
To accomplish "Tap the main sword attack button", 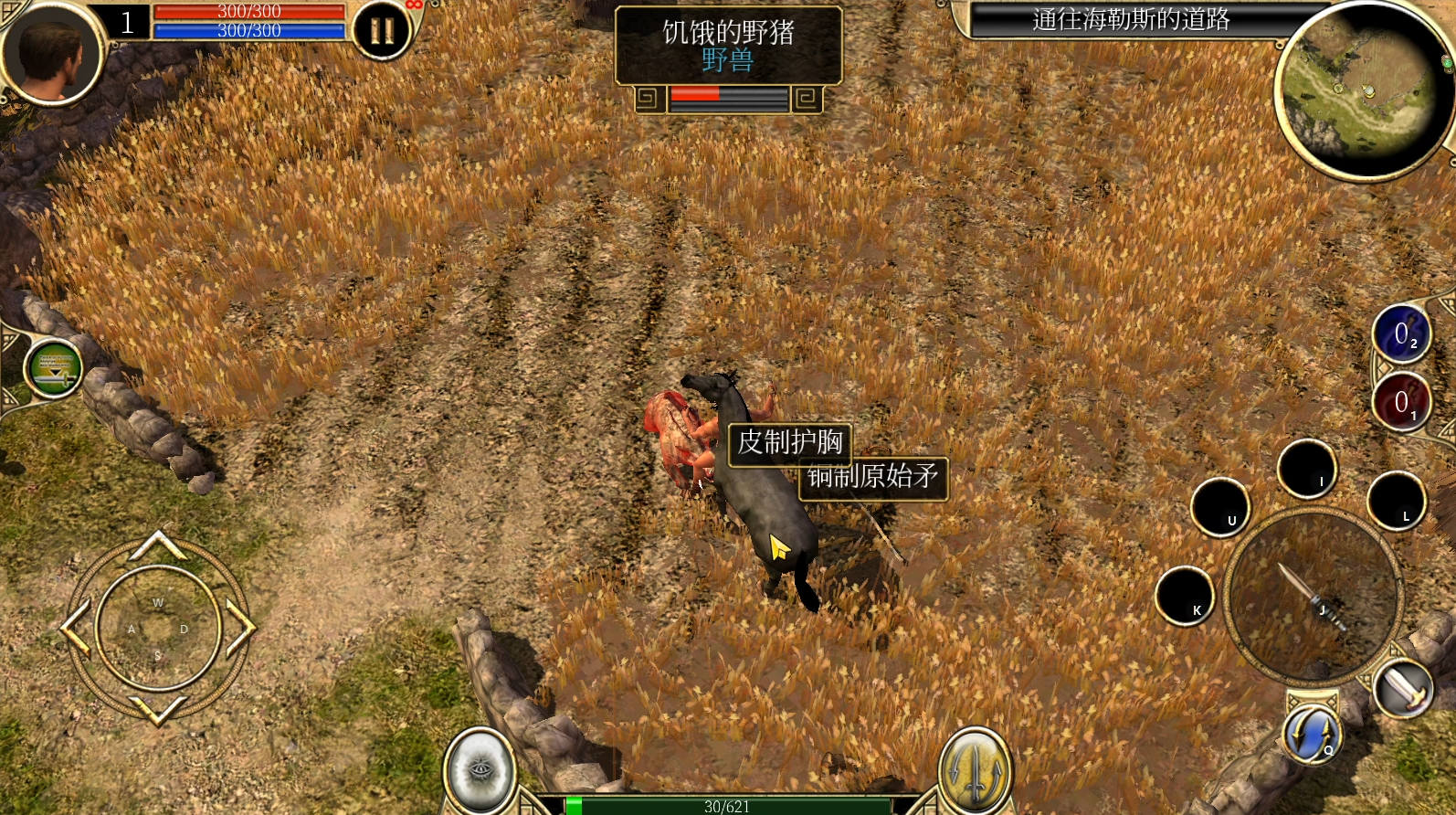I will [1312, 594].
